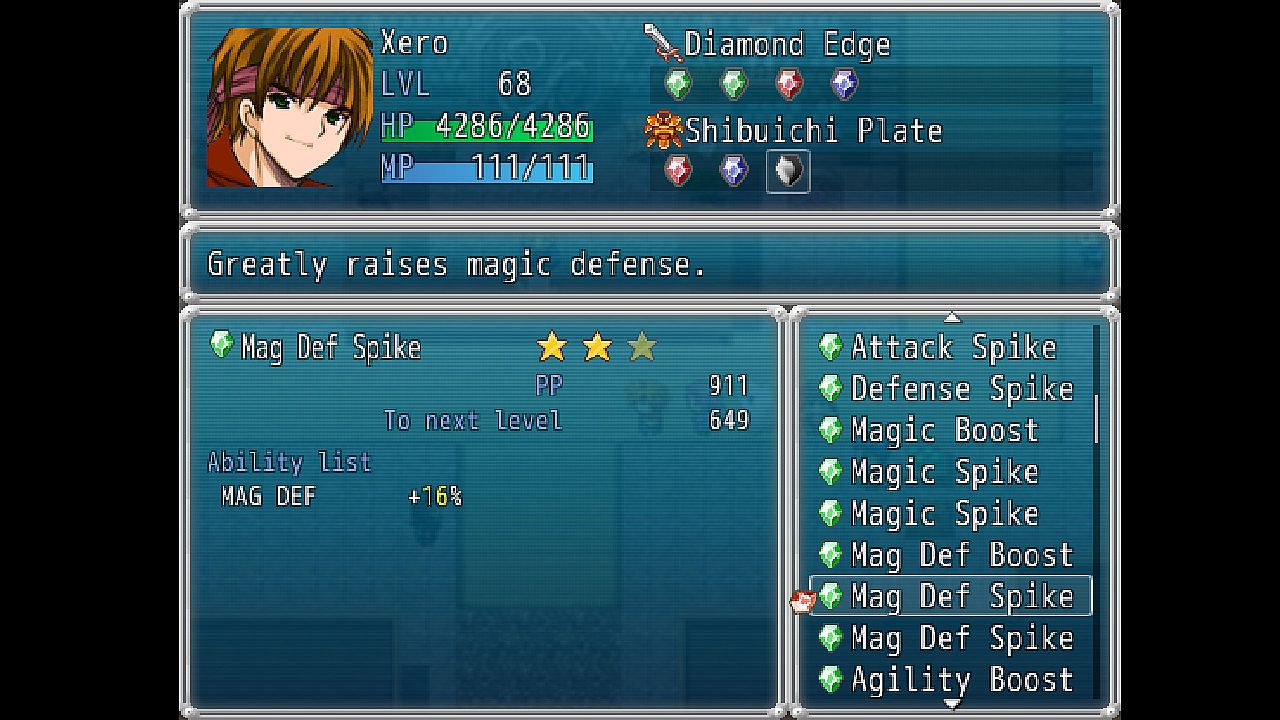The height and width of the screenshot is (720, 1280).
Task: Choose the Agility Boost gem
Action: (x=960, y=680)
